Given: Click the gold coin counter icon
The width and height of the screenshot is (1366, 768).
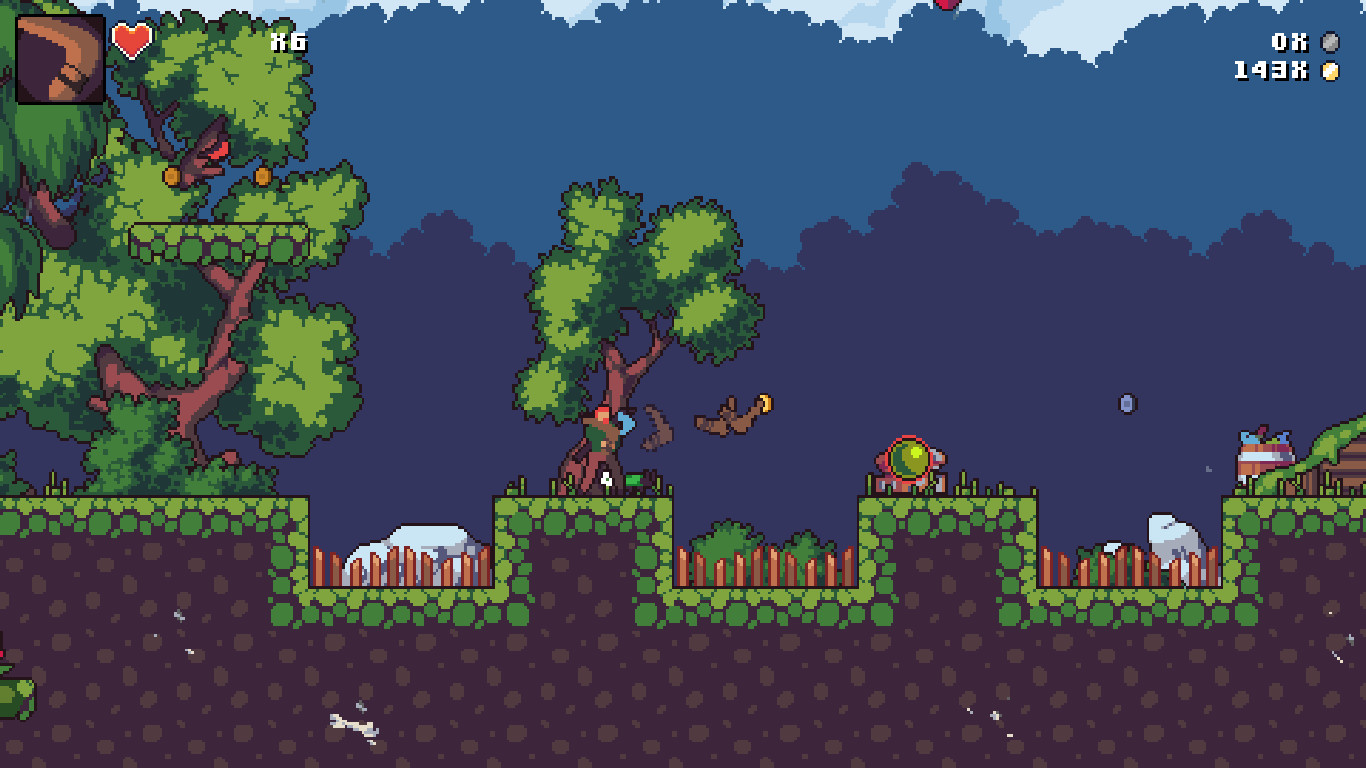Looking at the screenshot, I should tap(1330, 70).
